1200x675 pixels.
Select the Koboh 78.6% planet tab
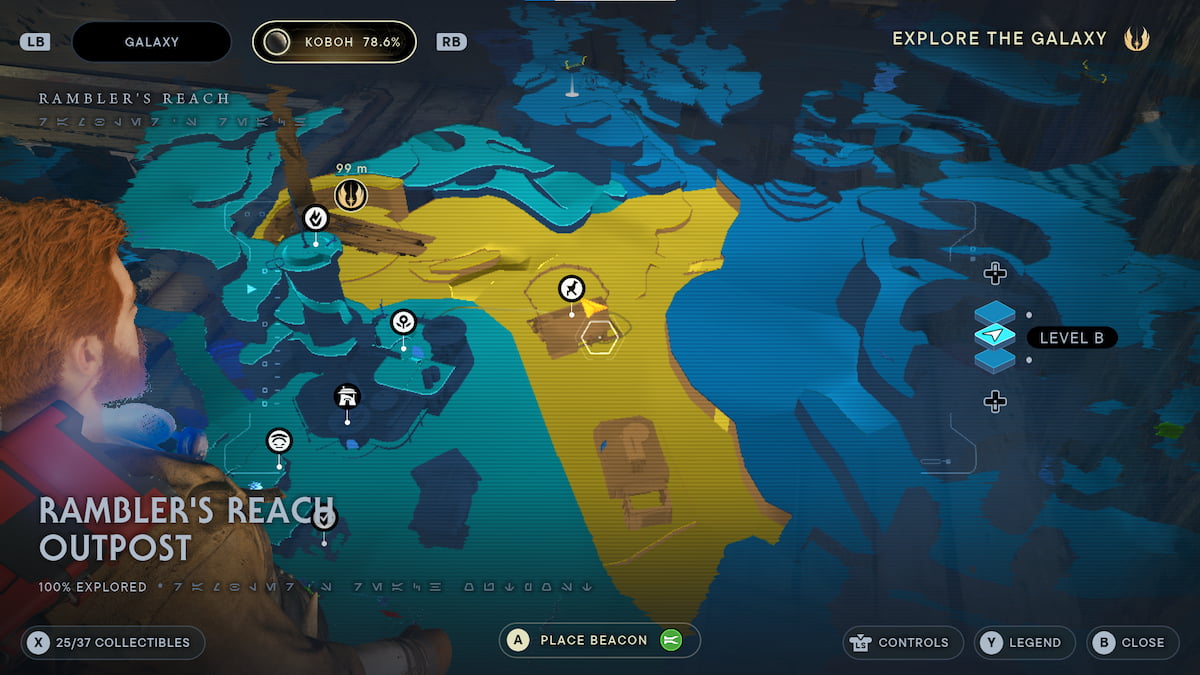(x=334, y=42)
